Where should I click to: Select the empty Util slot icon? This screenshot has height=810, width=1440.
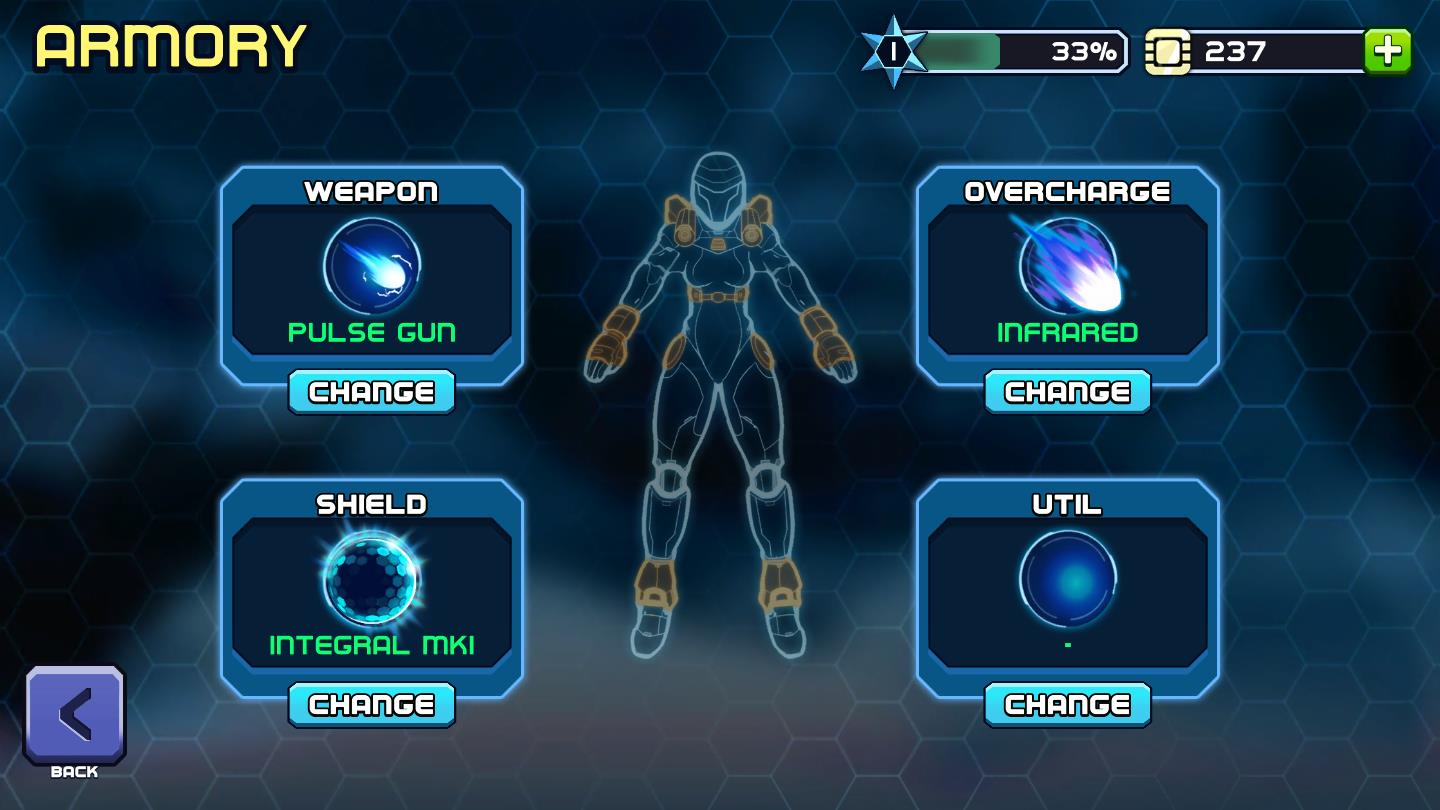(1068, 579)
